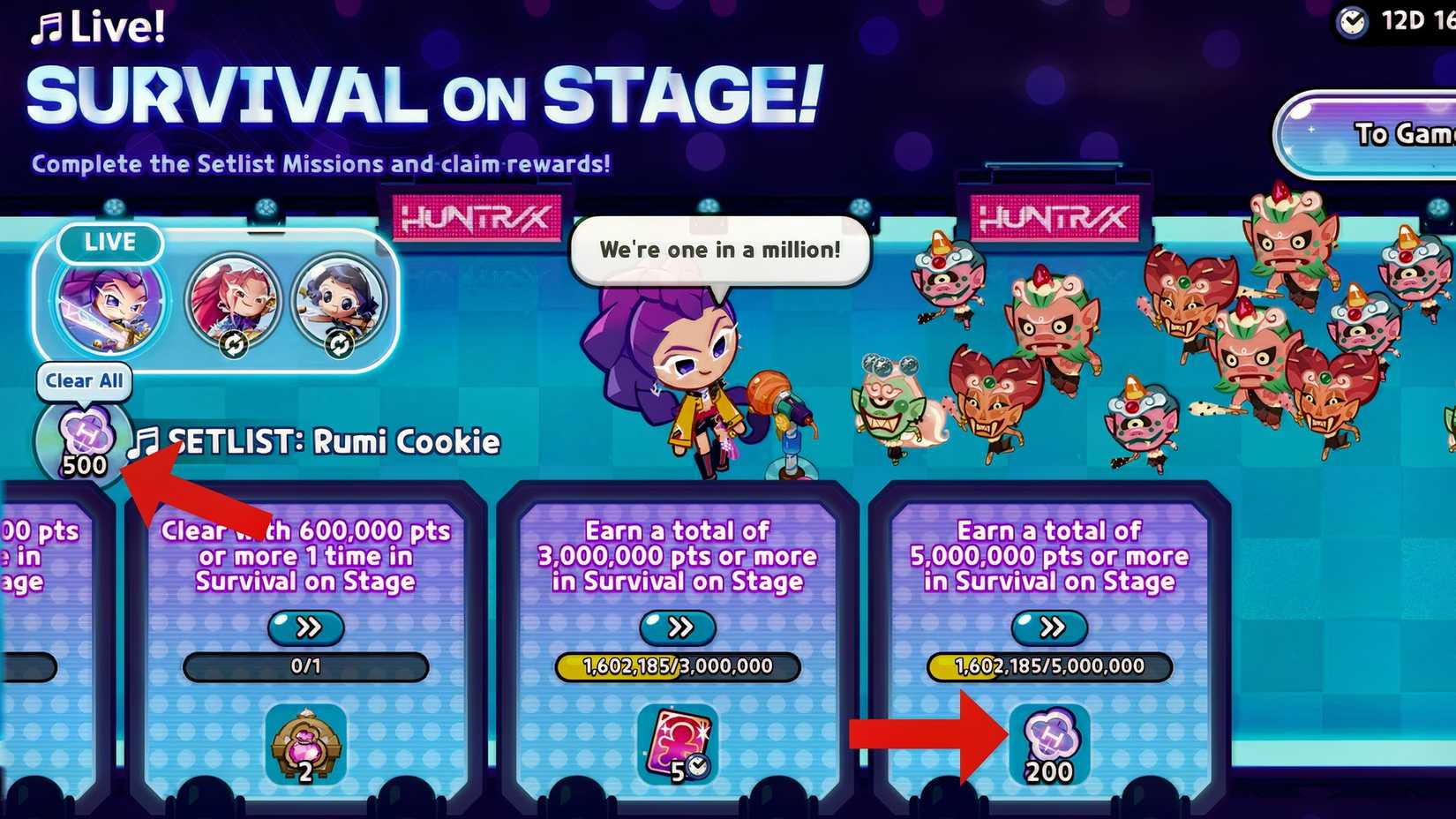Open the 3,000,000 pts mission via its double-arrow
This screenshot has width=1456, height=819.
click(678, 628)
